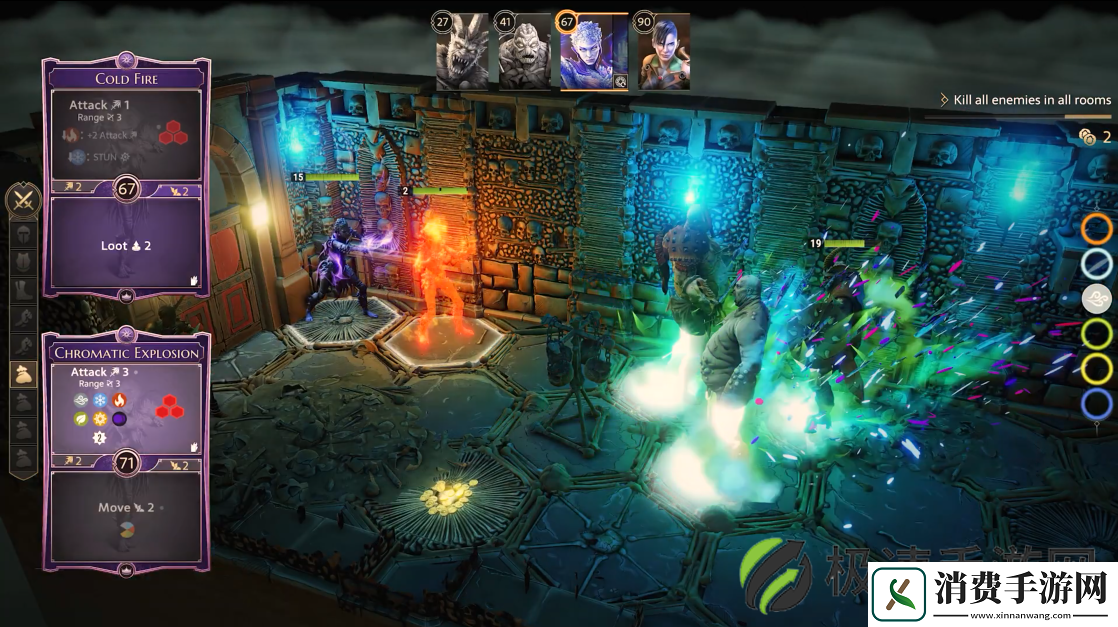Click the orange fire element ring
Viewport: 1118px width, 627px height.
pyautogui.click(x=1097, y=229)
